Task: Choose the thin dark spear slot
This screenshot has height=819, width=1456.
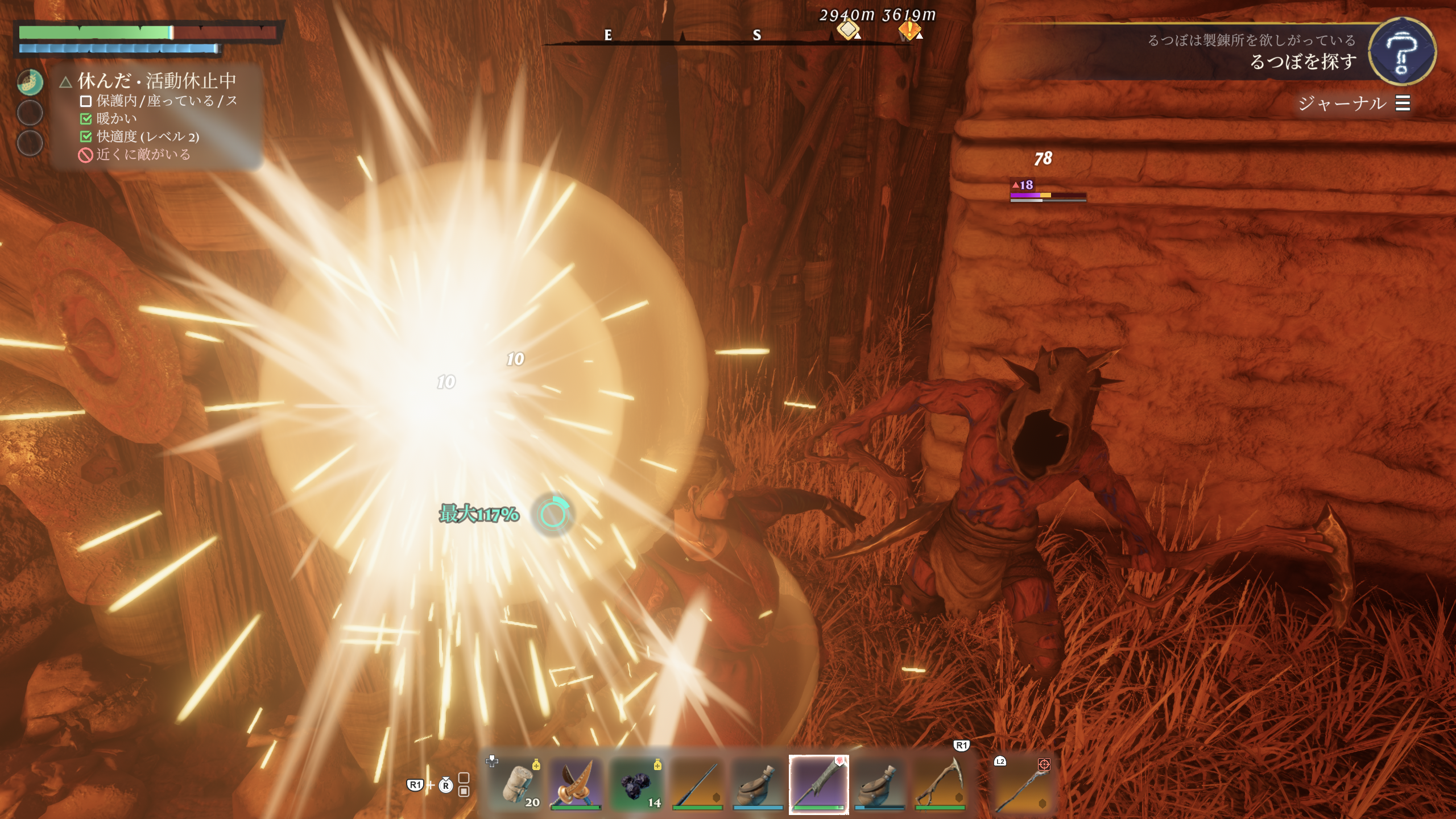Action: click(x=697, y=784)
